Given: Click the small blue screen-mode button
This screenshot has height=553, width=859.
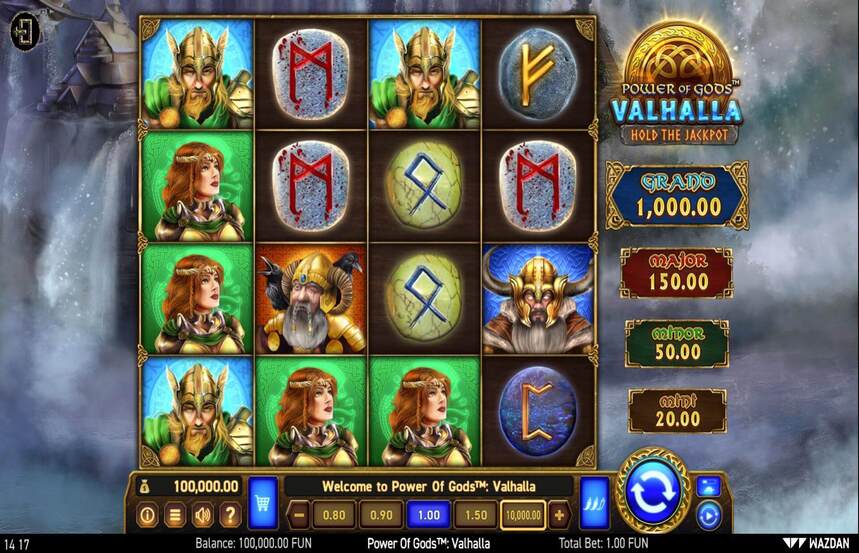Looking at the screenshot, I should [708, 486].
